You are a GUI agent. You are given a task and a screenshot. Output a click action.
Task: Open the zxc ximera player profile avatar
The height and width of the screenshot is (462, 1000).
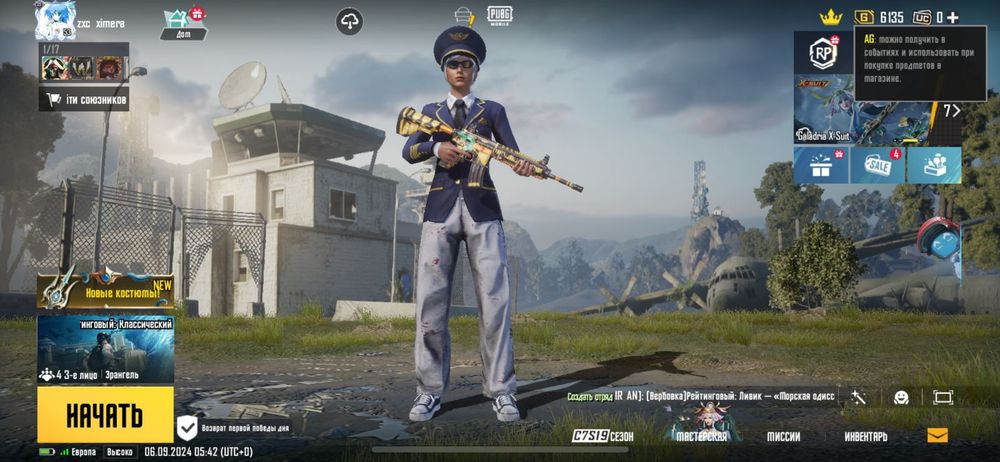click(55, 20)
